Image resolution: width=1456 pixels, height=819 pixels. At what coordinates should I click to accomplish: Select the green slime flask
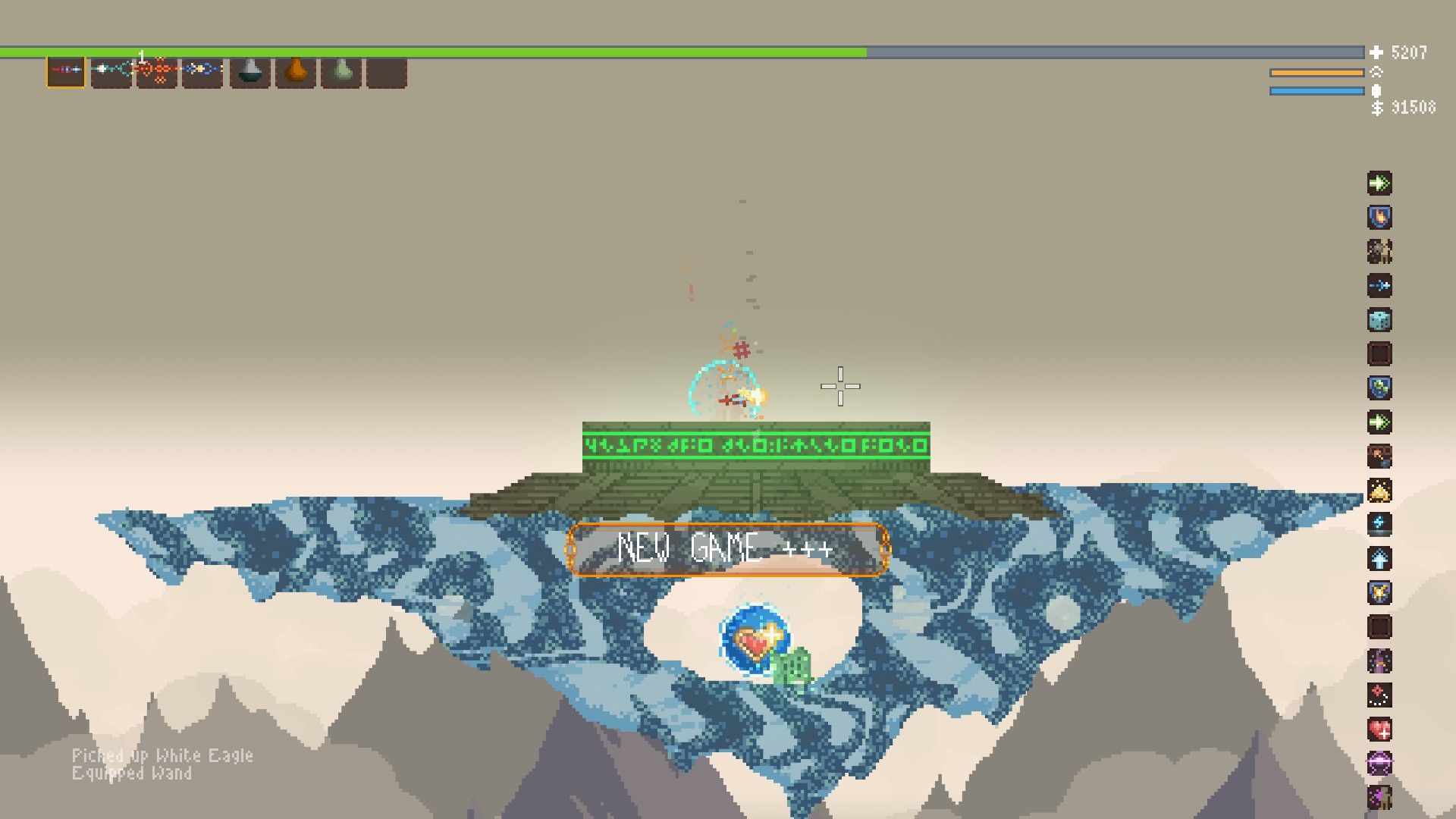tap(341, 74)
